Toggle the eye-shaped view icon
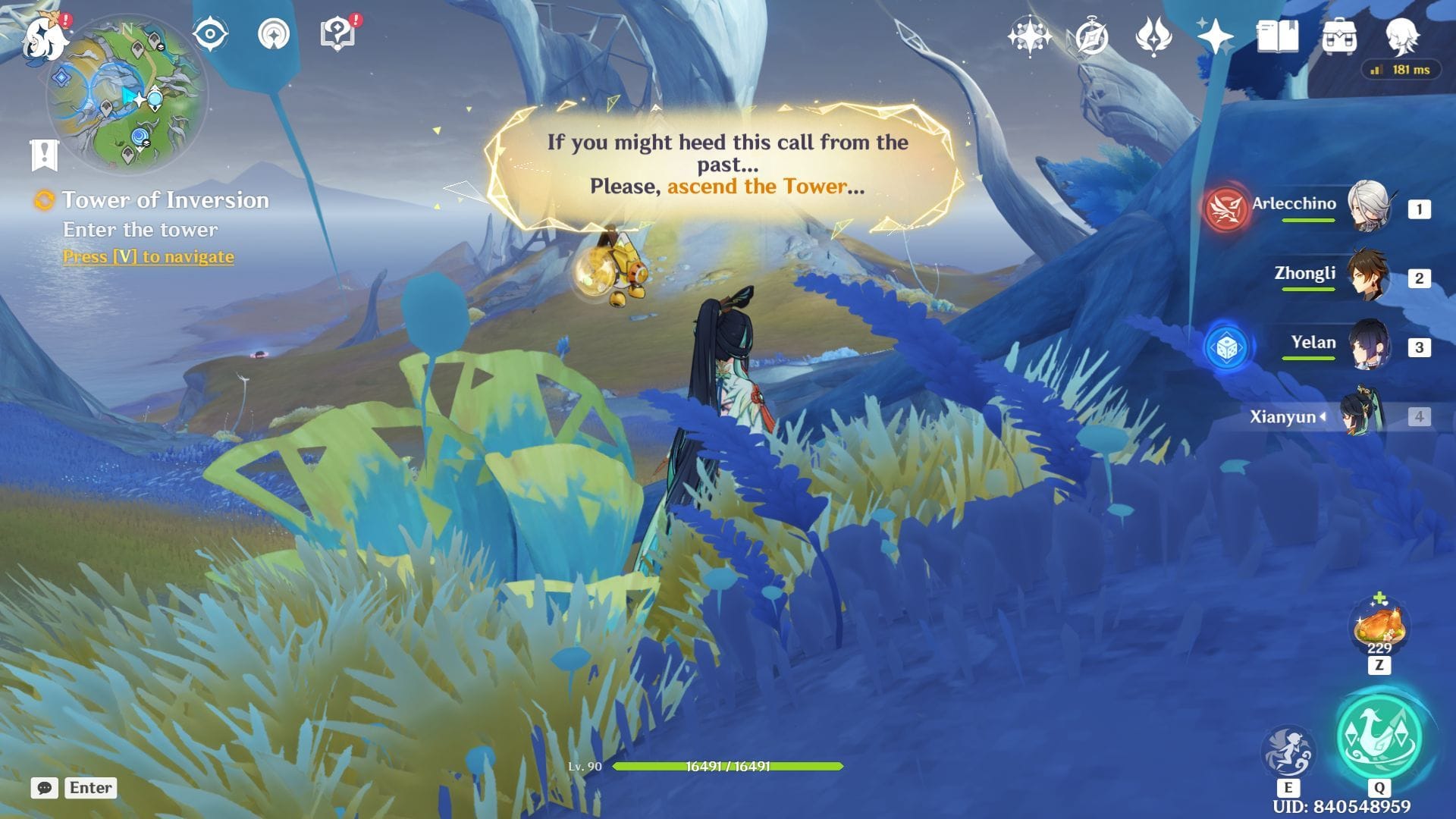This screenshot has width=1456, height=819. point(211,35)
